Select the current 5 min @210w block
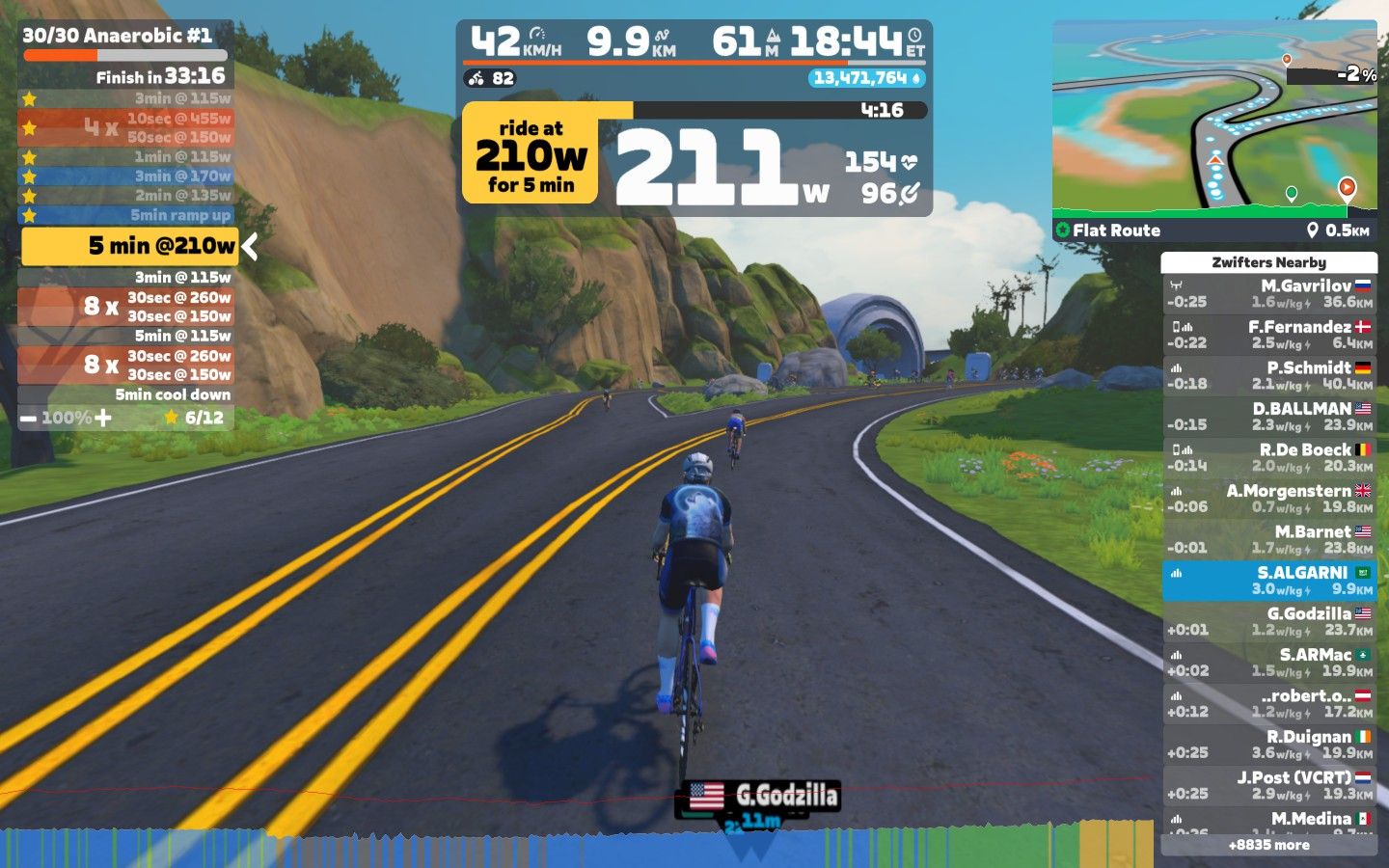 click(128, 246)
